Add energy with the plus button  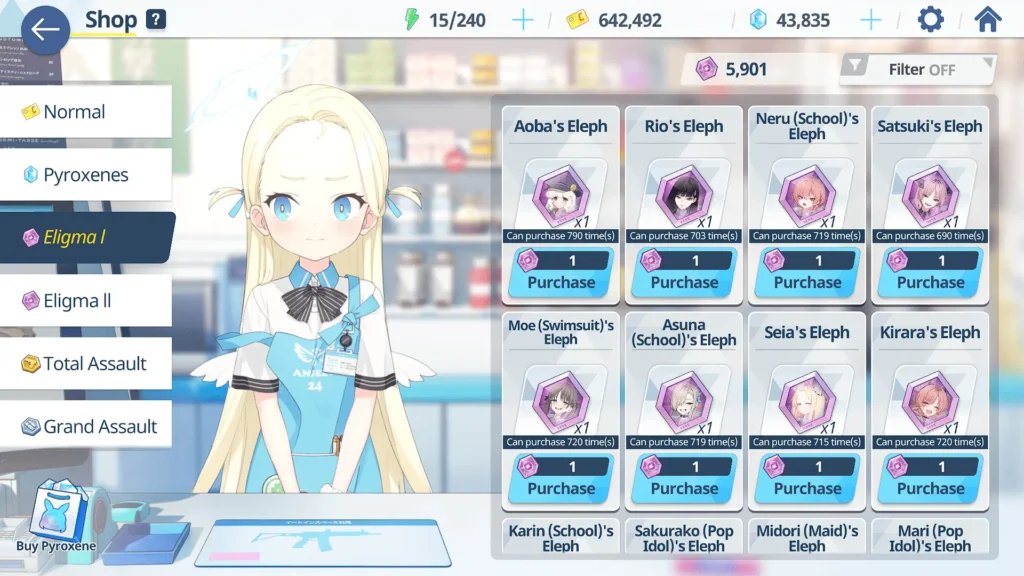click(523, 20)
